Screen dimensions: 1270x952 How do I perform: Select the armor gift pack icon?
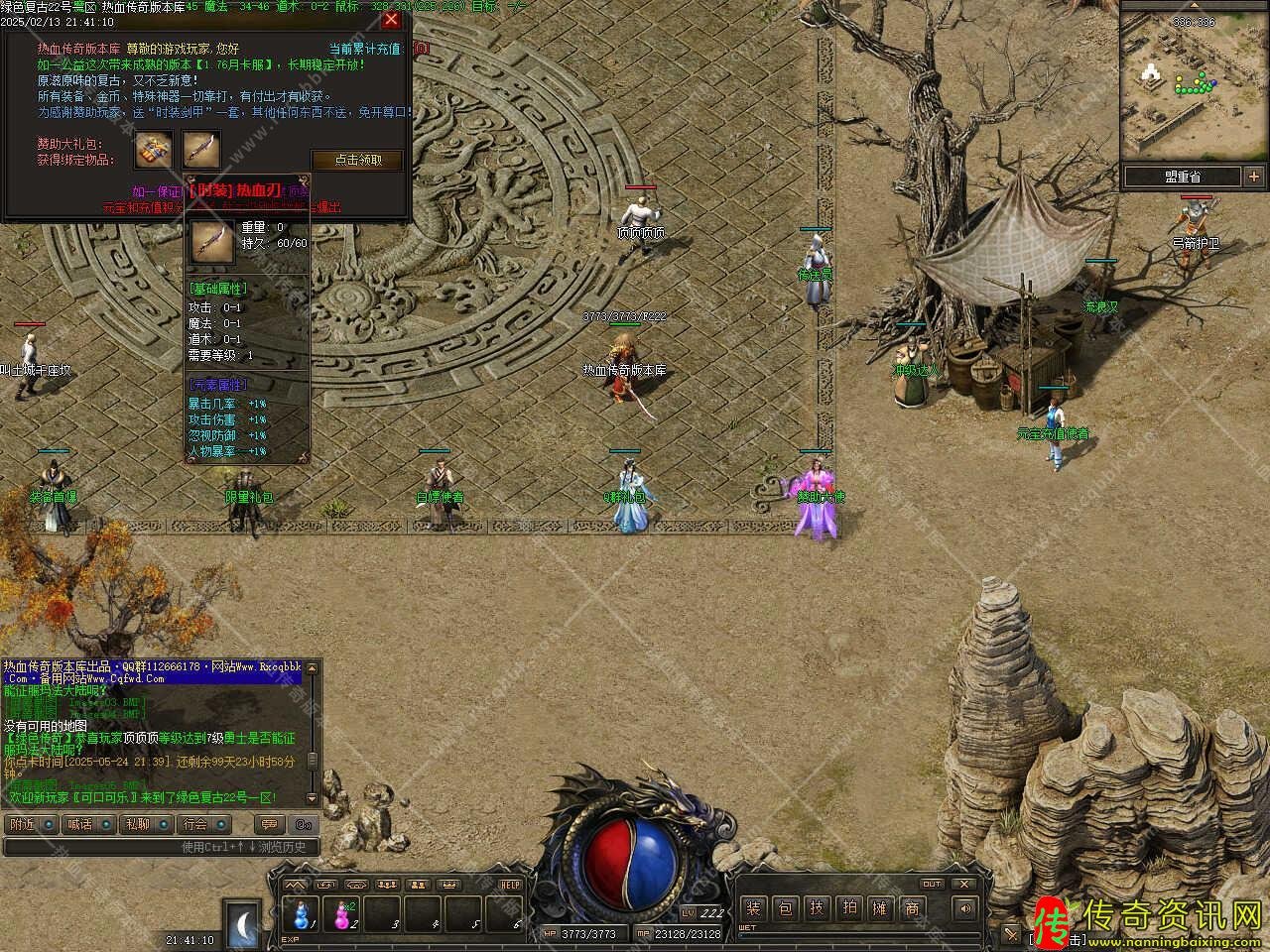coord(153,150)
